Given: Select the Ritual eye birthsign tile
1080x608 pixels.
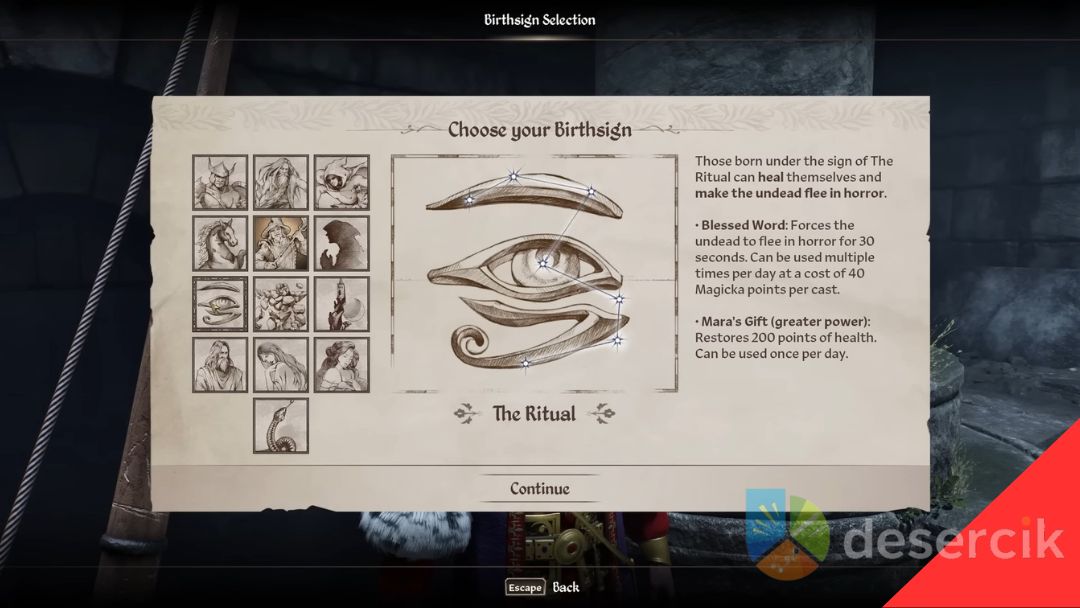Looking at the screenshot, I should [x=220, y=304].
